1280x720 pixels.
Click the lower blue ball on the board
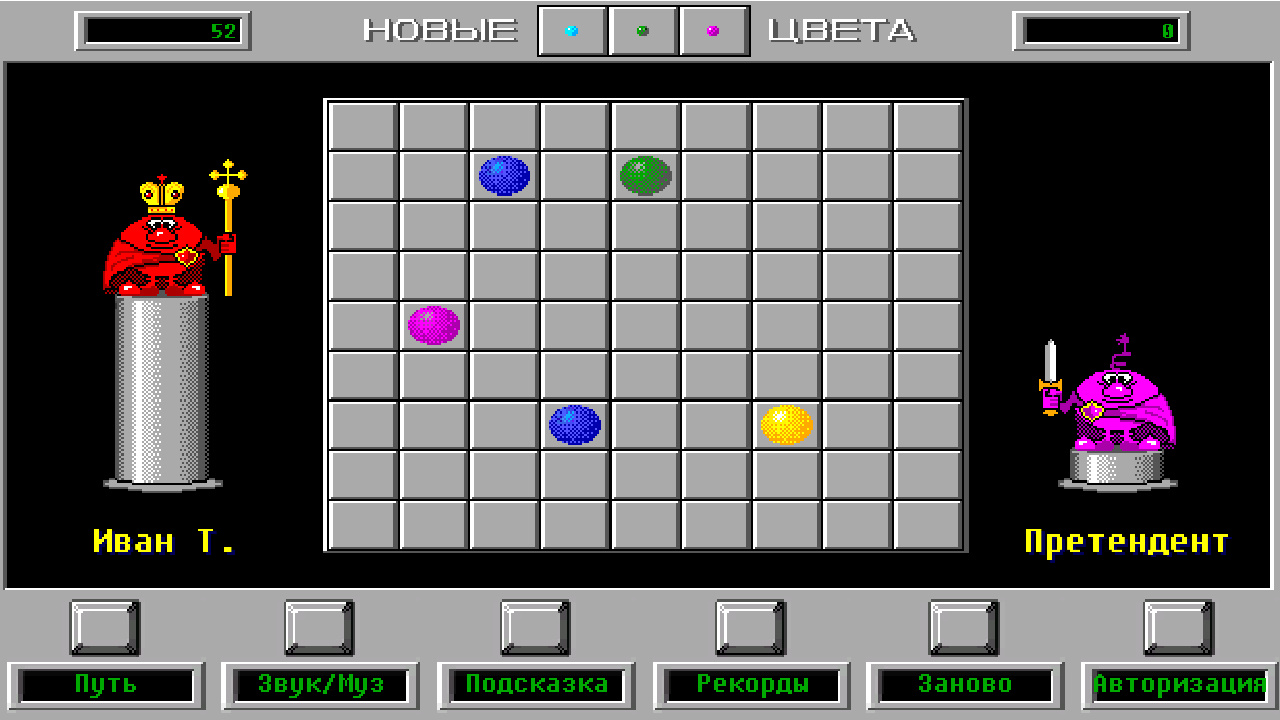(x=574, y=424)
